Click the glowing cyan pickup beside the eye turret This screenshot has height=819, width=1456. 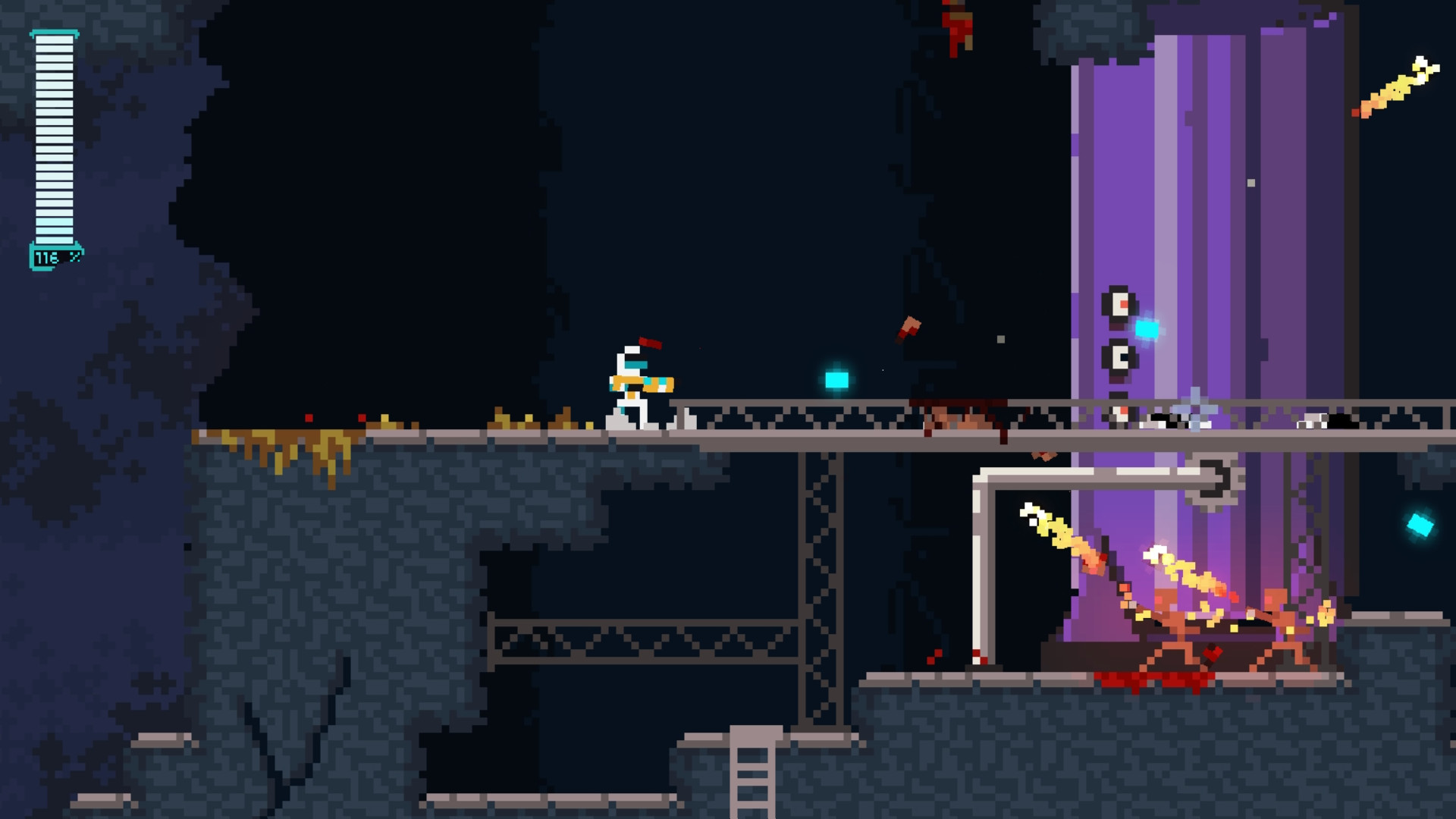click(1147, 329)
